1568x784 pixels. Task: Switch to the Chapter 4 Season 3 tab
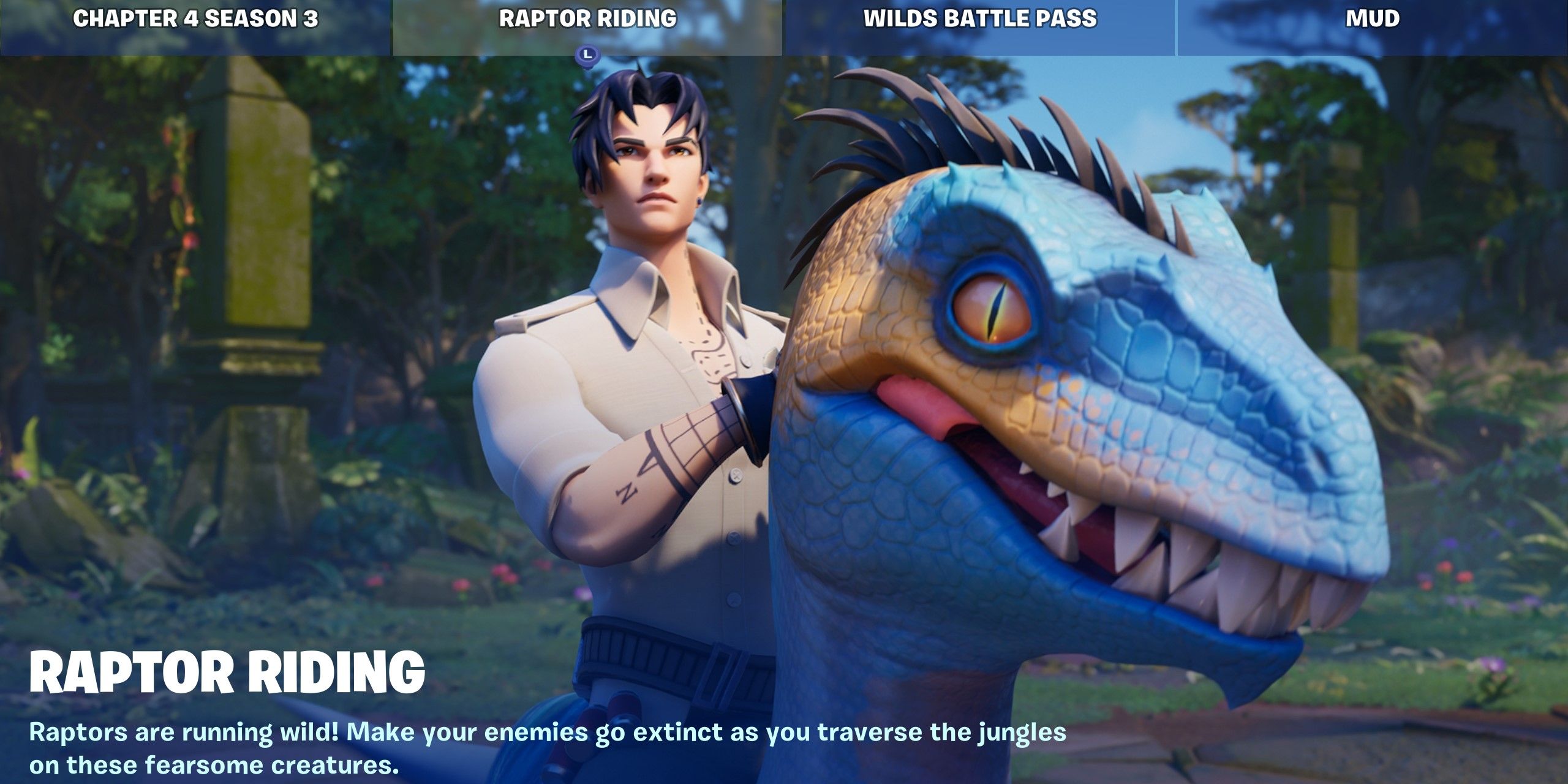coord(196,19)
